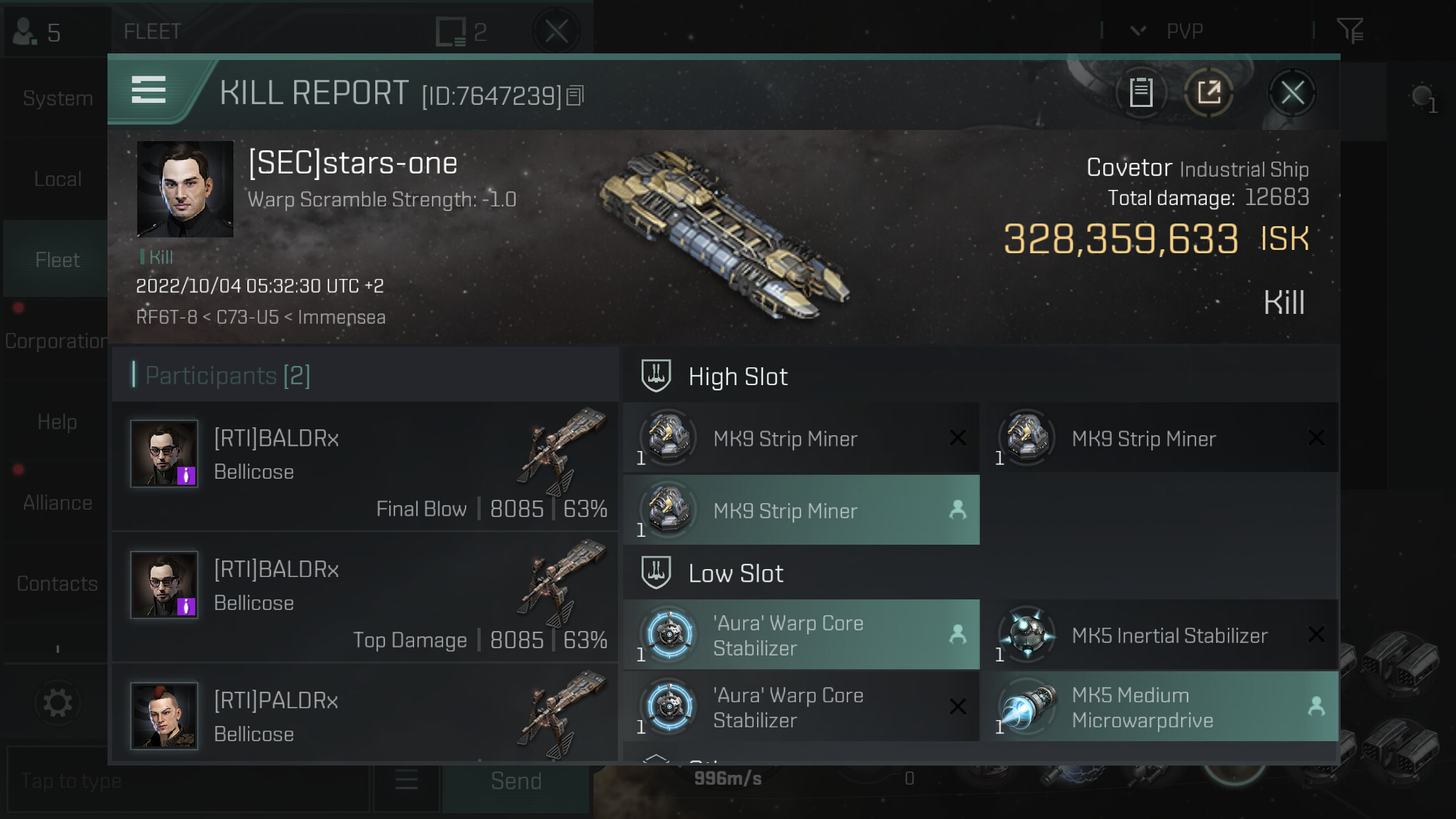The height and width of the screenshot is (819, 1456).
Task: Open the Contacts channel
Action: 57,584
